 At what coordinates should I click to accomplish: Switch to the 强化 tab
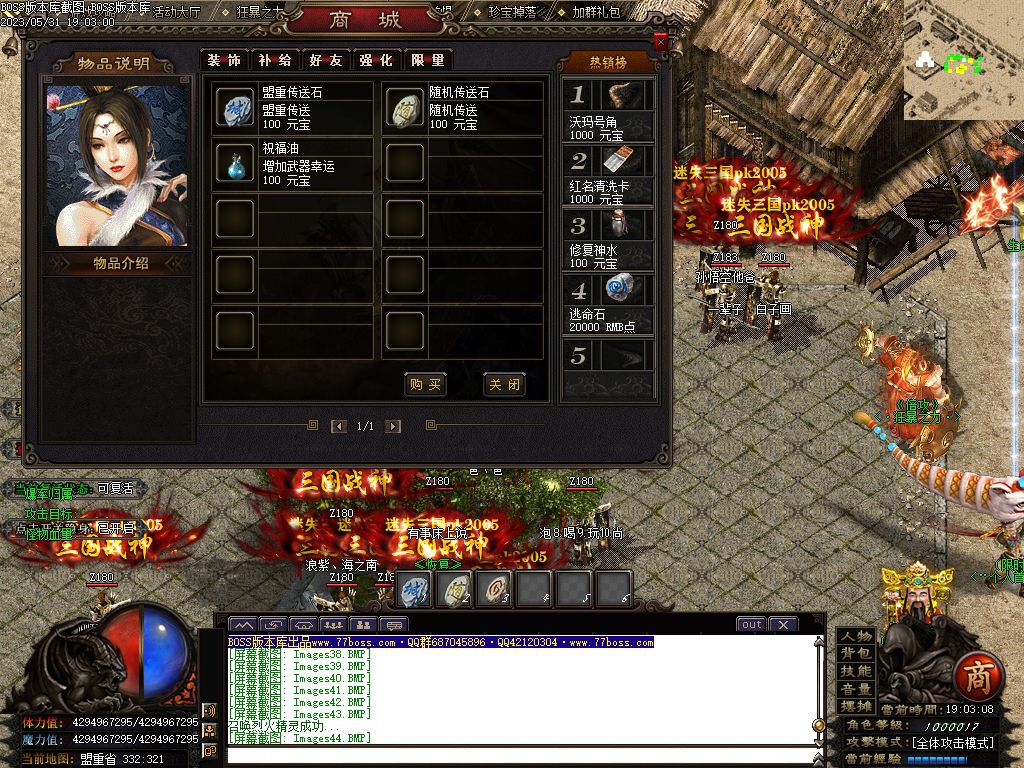tap(376, 60)
